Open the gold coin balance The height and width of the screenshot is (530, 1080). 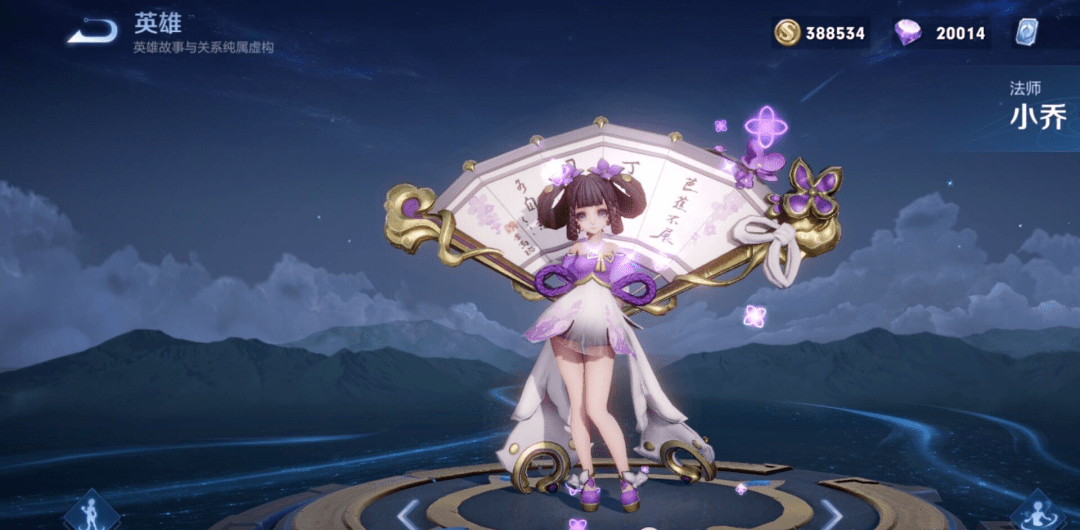tap(820, 32)
